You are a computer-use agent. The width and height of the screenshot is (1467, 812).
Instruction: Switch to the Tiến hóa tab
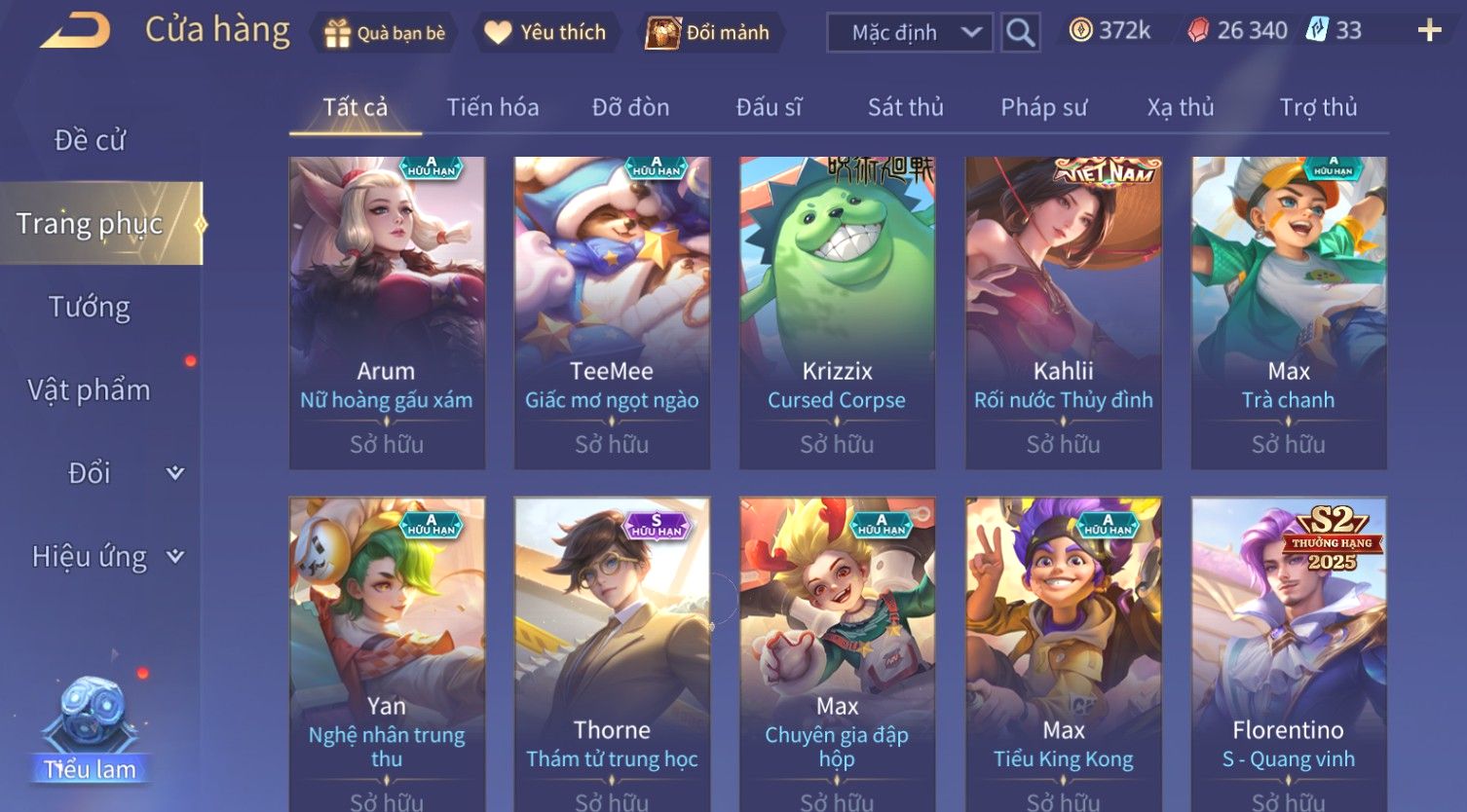coord(492,107)
